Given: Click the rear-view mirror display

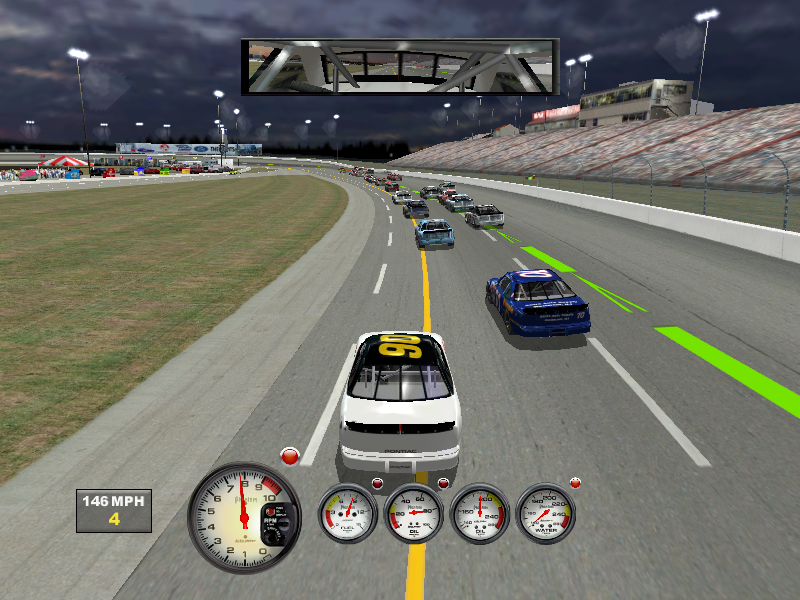Looking at the screenshot, I should tap(399, 67).
